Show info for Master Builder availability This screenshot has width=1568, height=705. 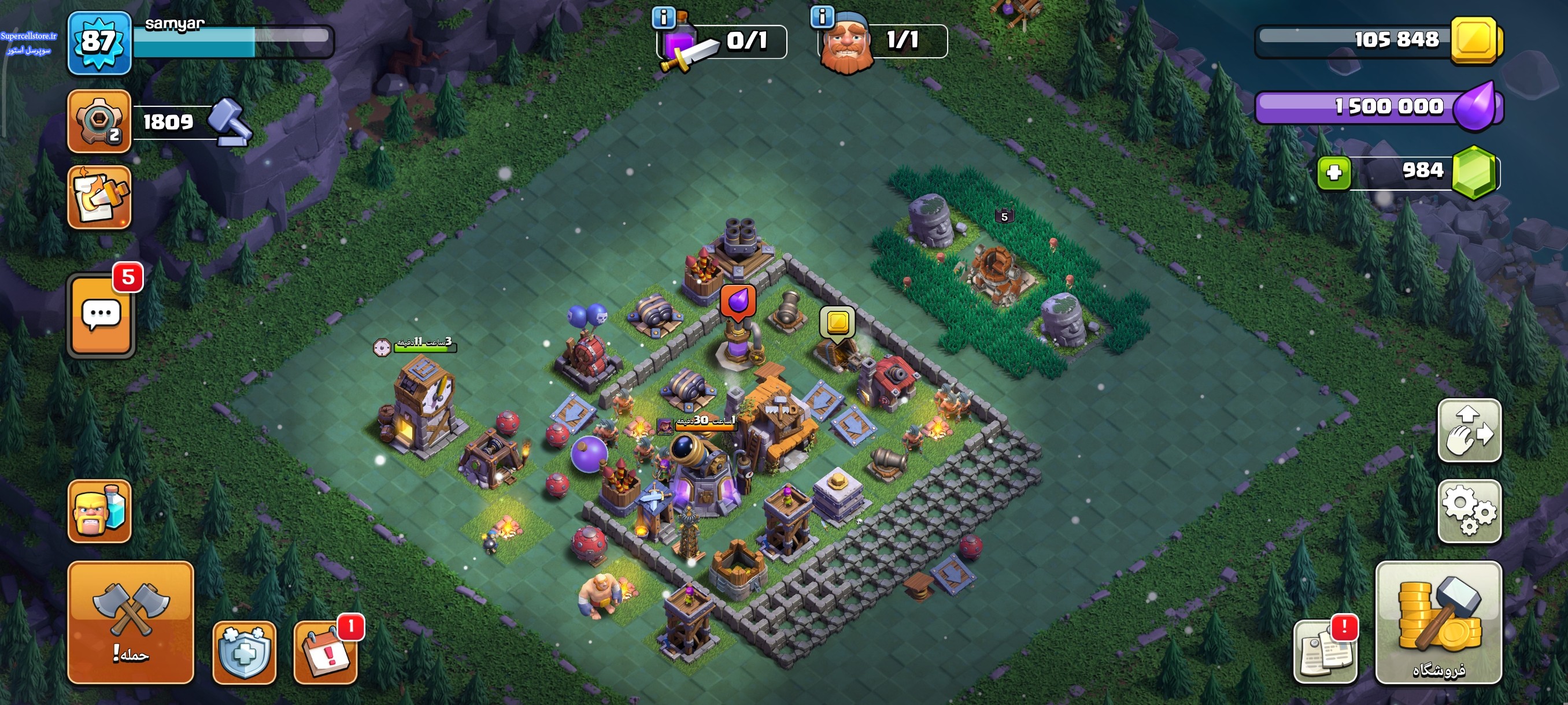[822, 16]
